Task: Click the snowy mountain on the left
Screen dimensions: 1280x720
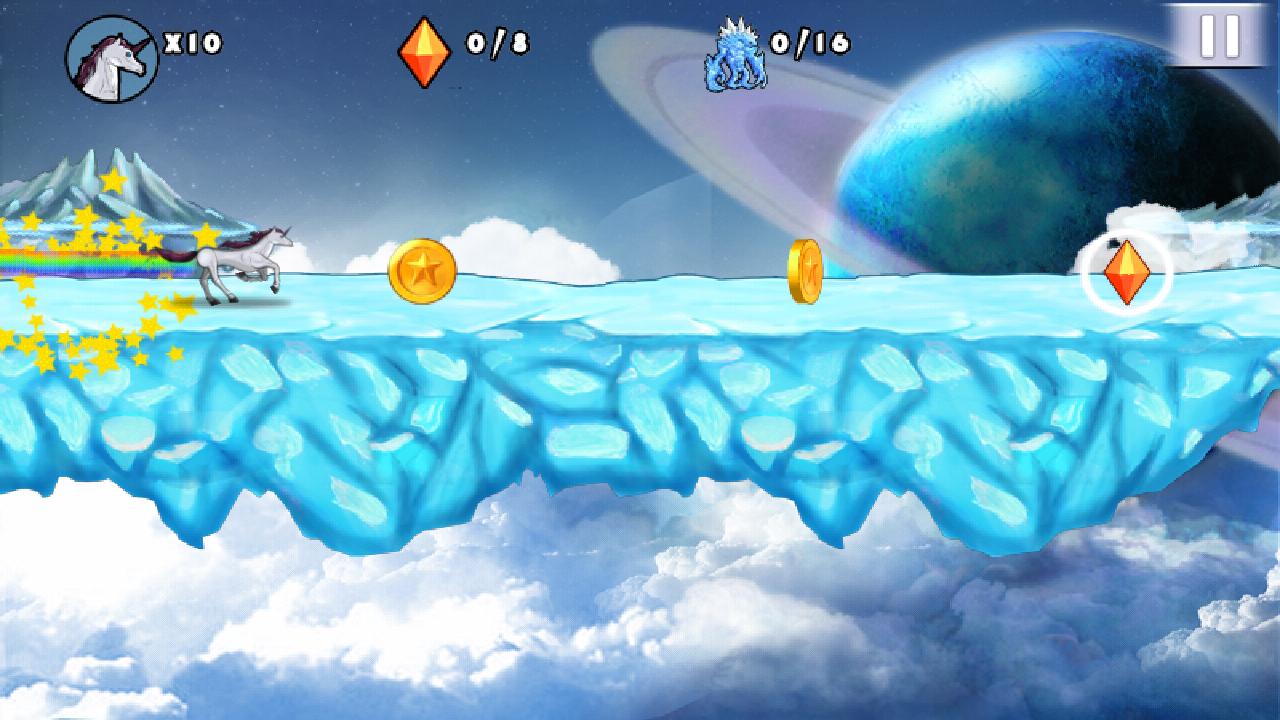Action: [x=110, y=185]
